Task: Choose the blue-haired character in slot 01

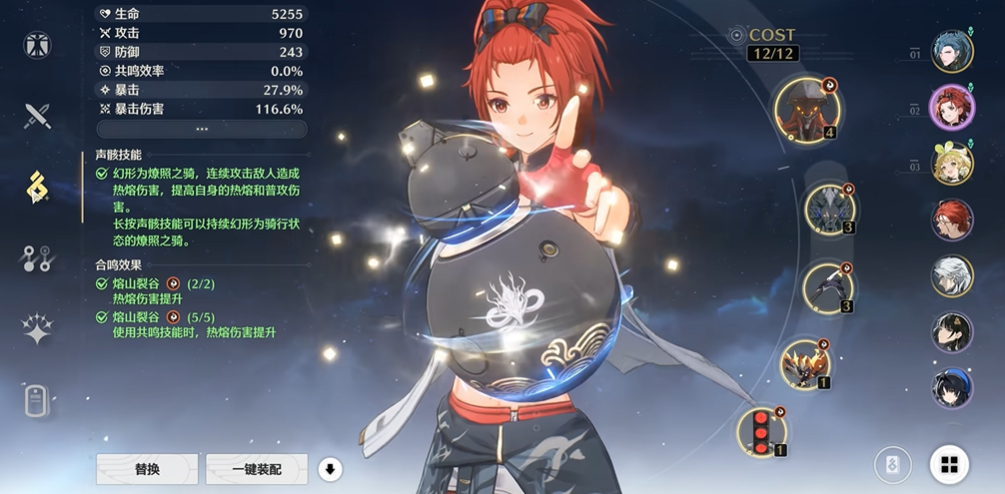Action: point(951,51)
